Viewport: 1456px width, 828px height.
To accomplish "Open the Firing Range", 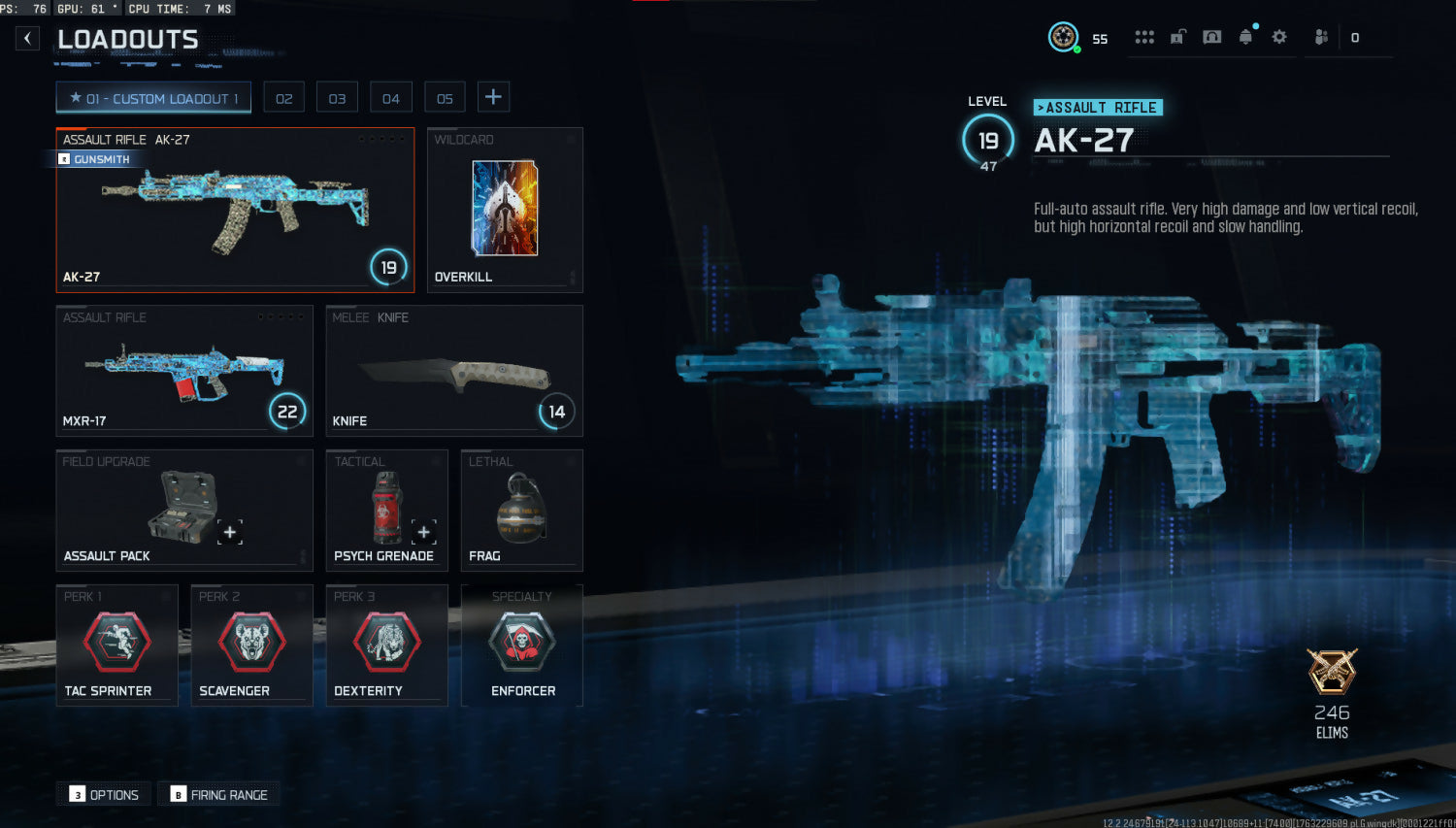I will (219, 794).
